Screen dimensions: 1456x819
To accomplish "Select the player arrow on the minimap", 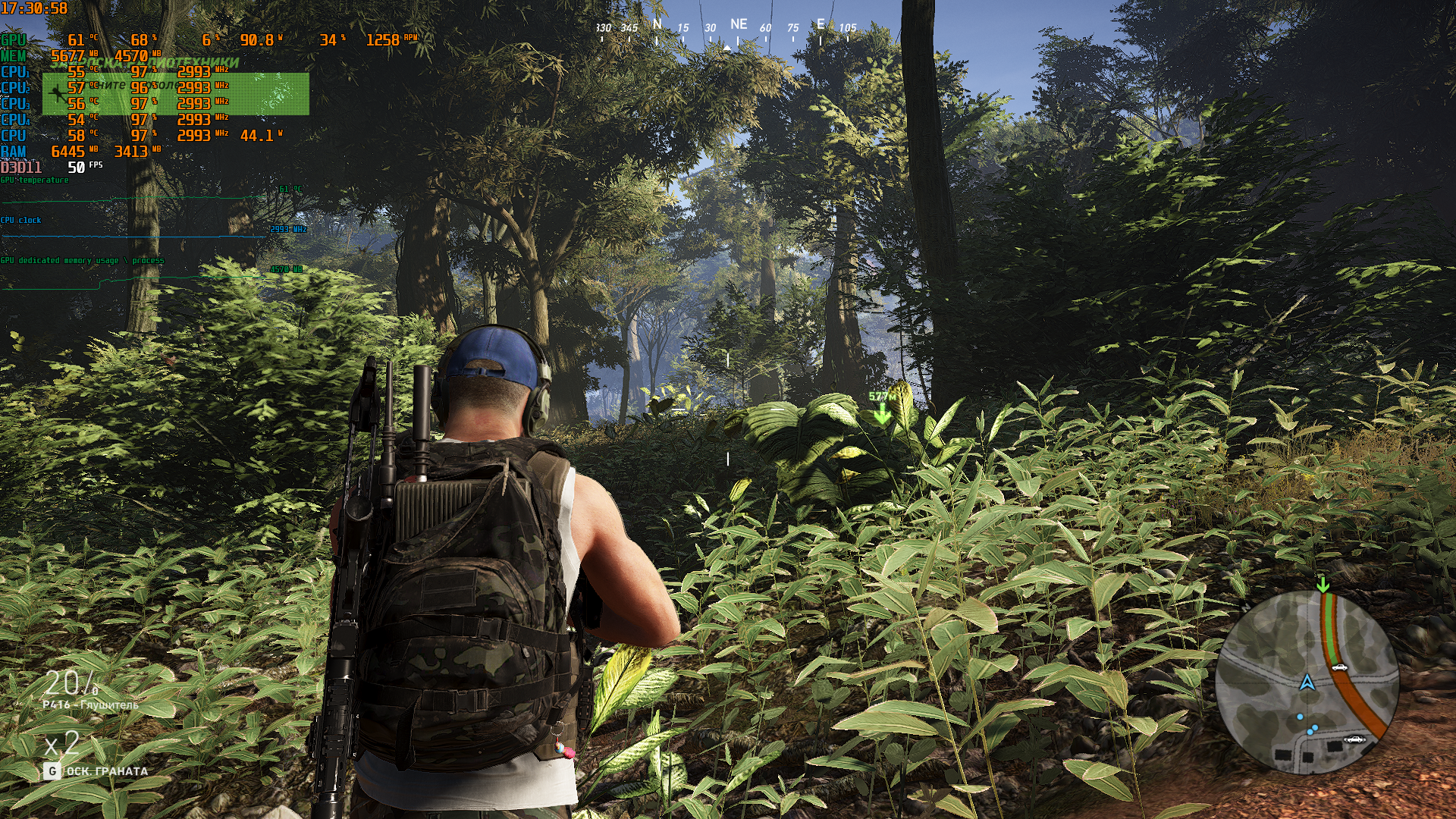I will click(1307, 682).
